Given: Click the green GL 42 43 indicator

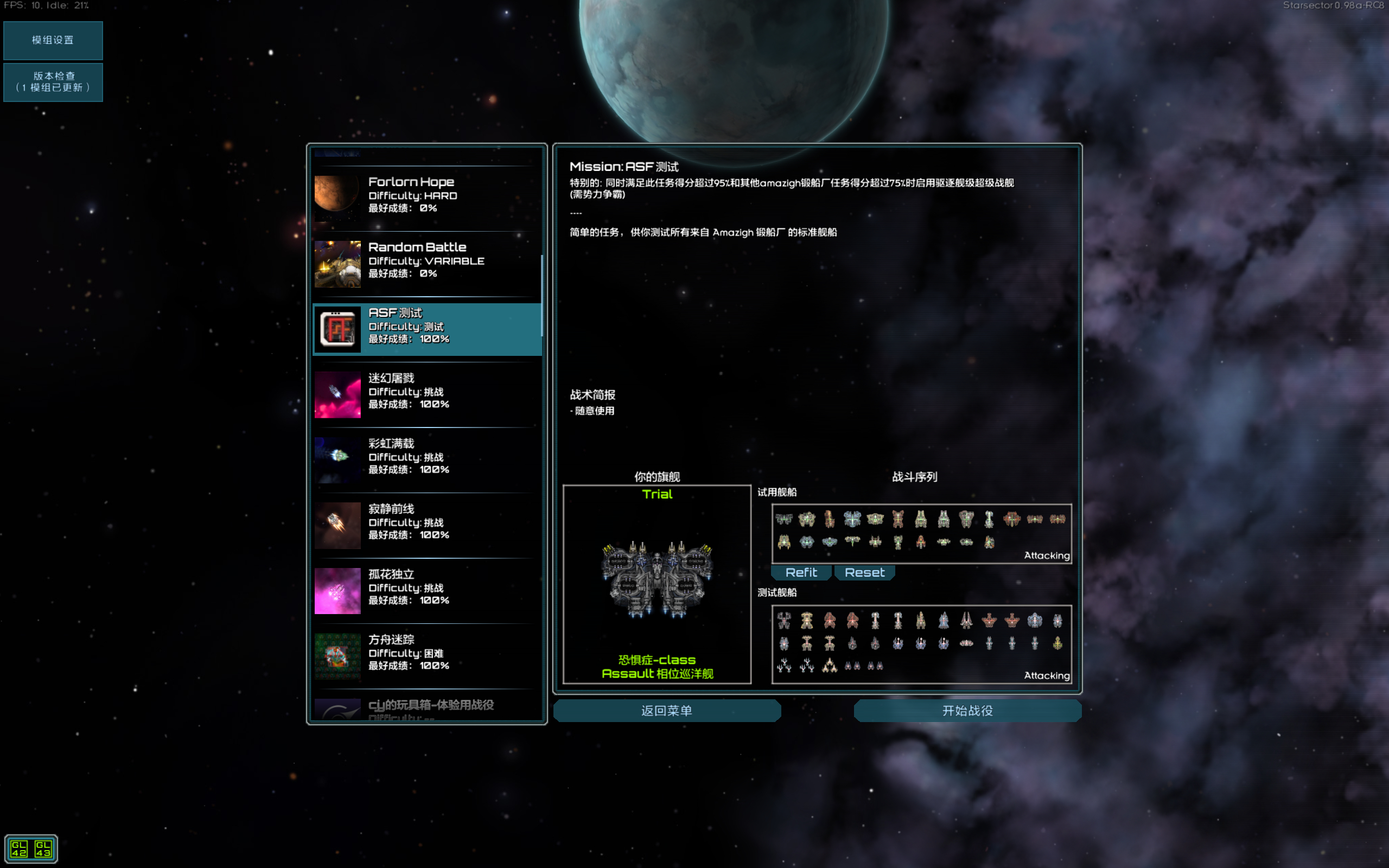Looking at the screenshot, I should click(31, 848).
